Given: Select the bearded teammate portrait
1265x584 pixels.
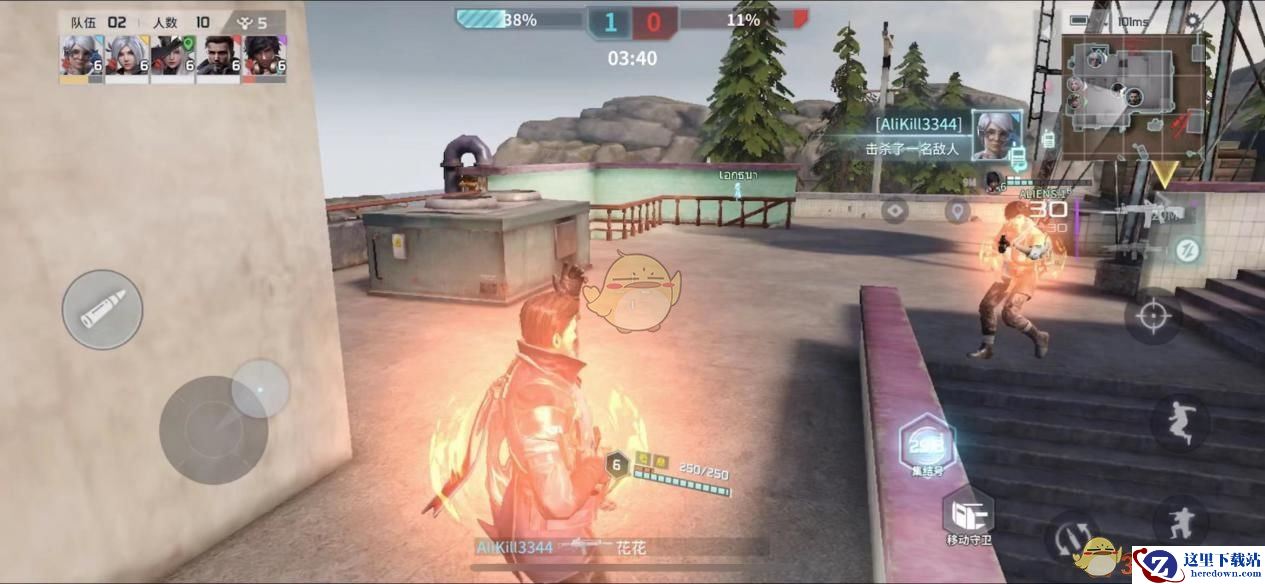Looking at the screenshot, I should (218, 58).
